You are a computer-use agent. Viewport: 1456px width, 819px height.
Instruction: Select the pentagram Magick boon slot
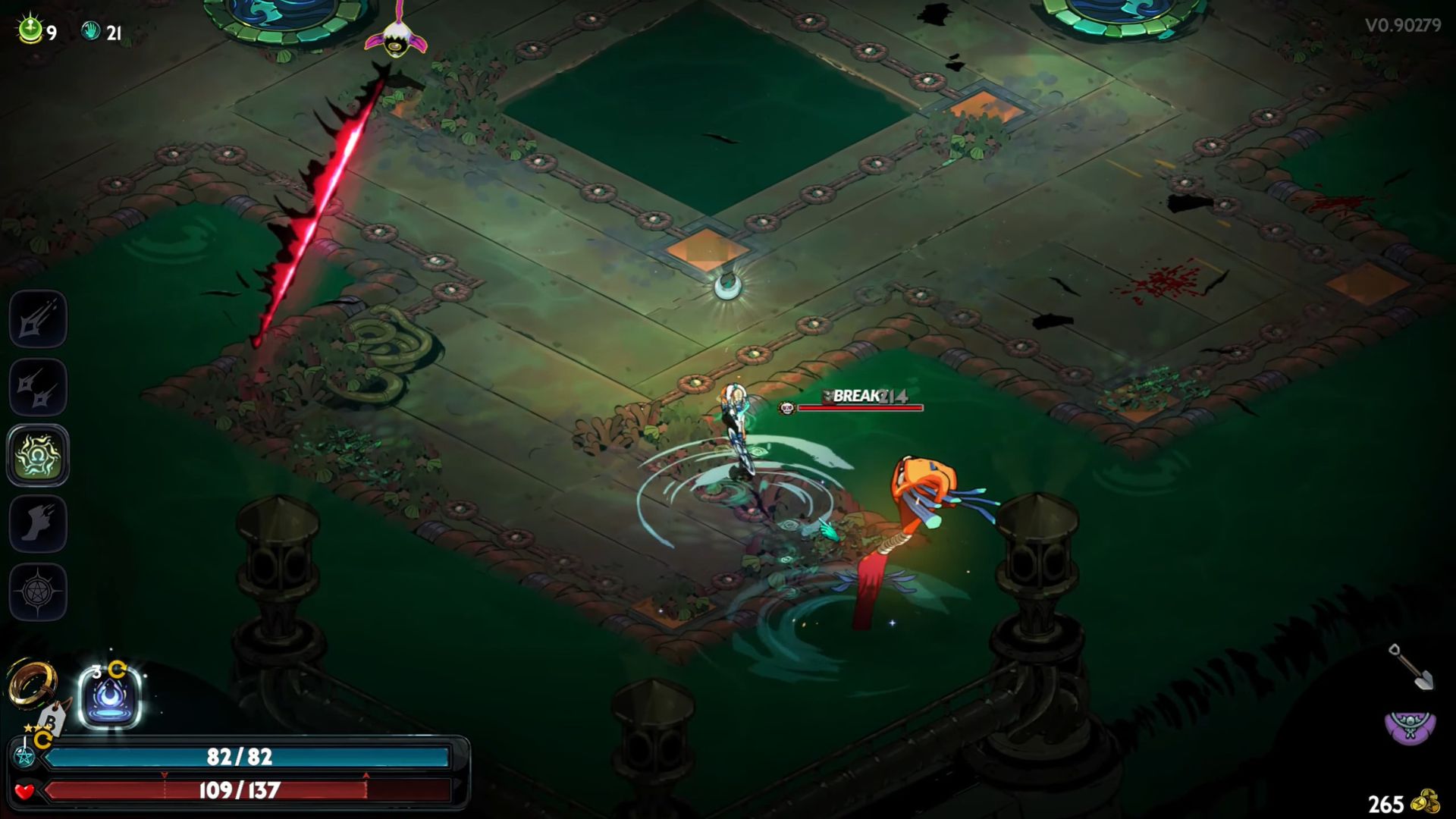point(38,591)
